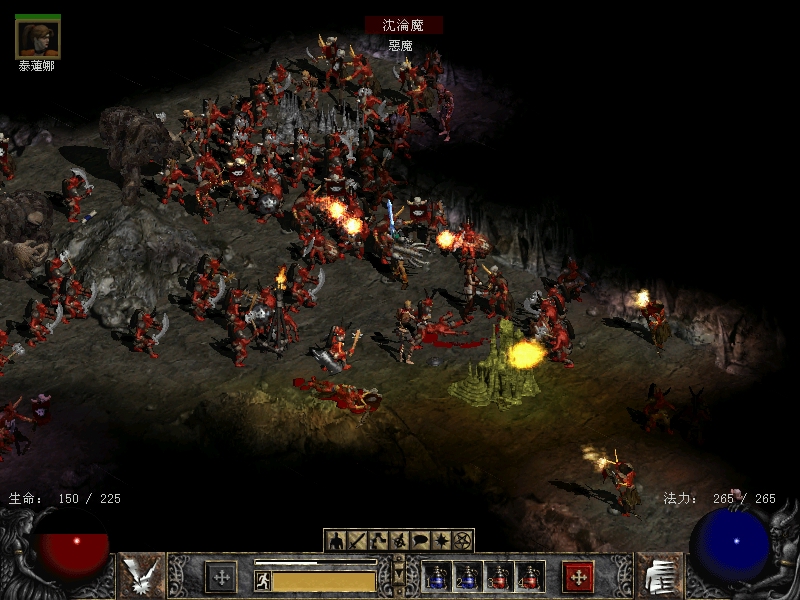Open the quest log star icon
This screenshot has height=600, width=800.
pos(441,541)
